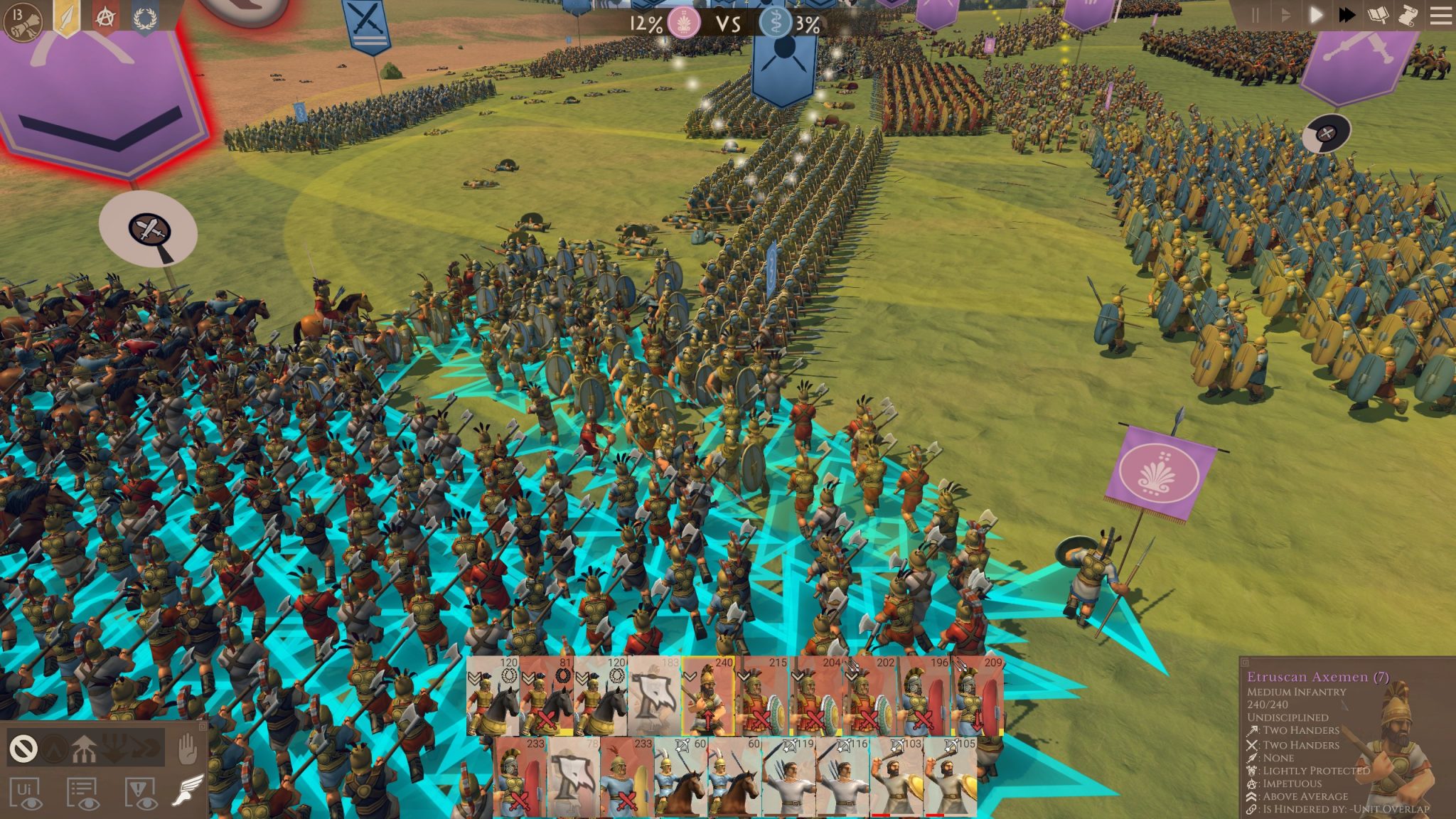The image size is (1456, 819).
Task: Select the slinger unit card showing 103
Action: 896,776
